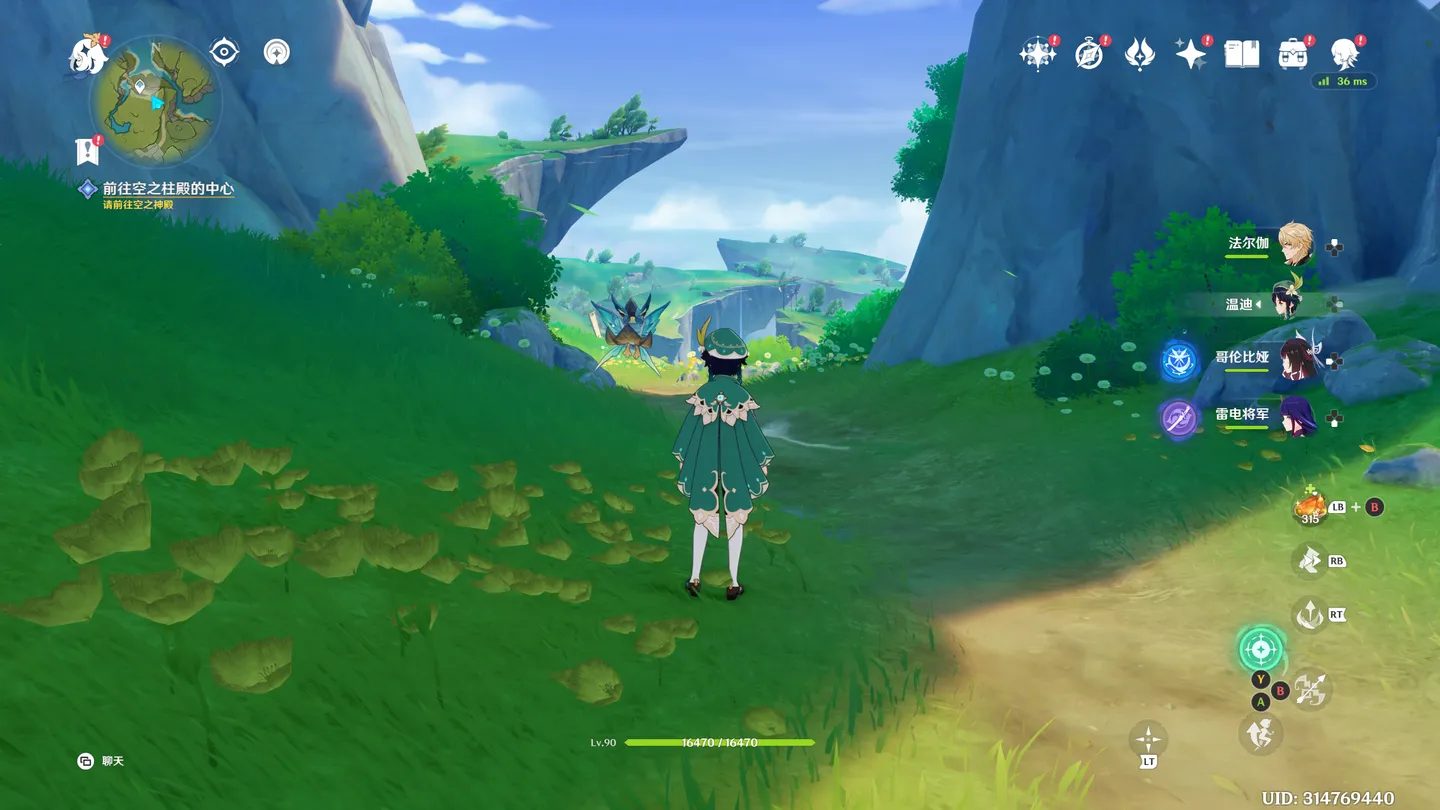Open the compass events icon
1440x810 pixels.
click(x=1089, y=54)
